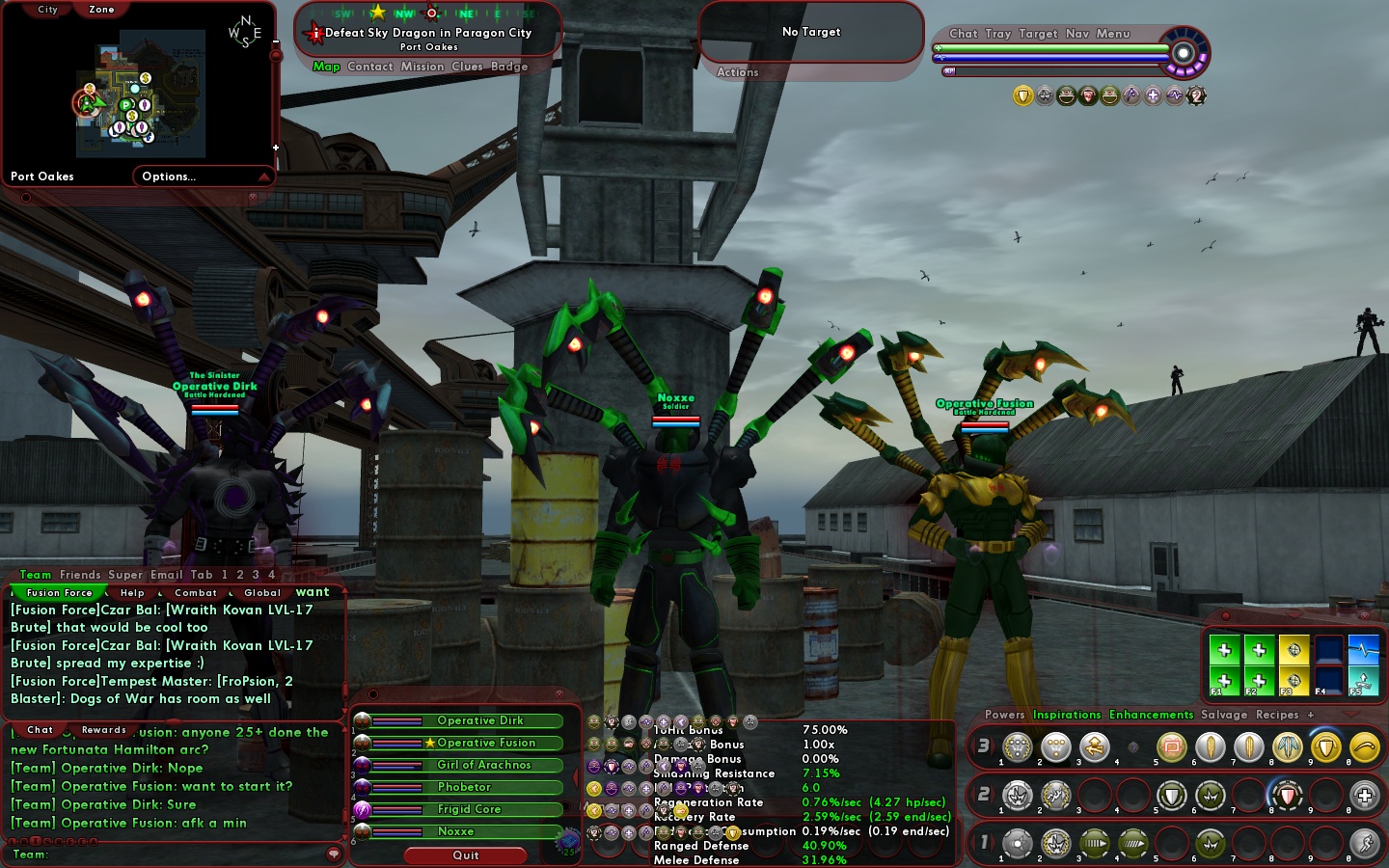Open the Rewards chat tab

tap(103, 730)
